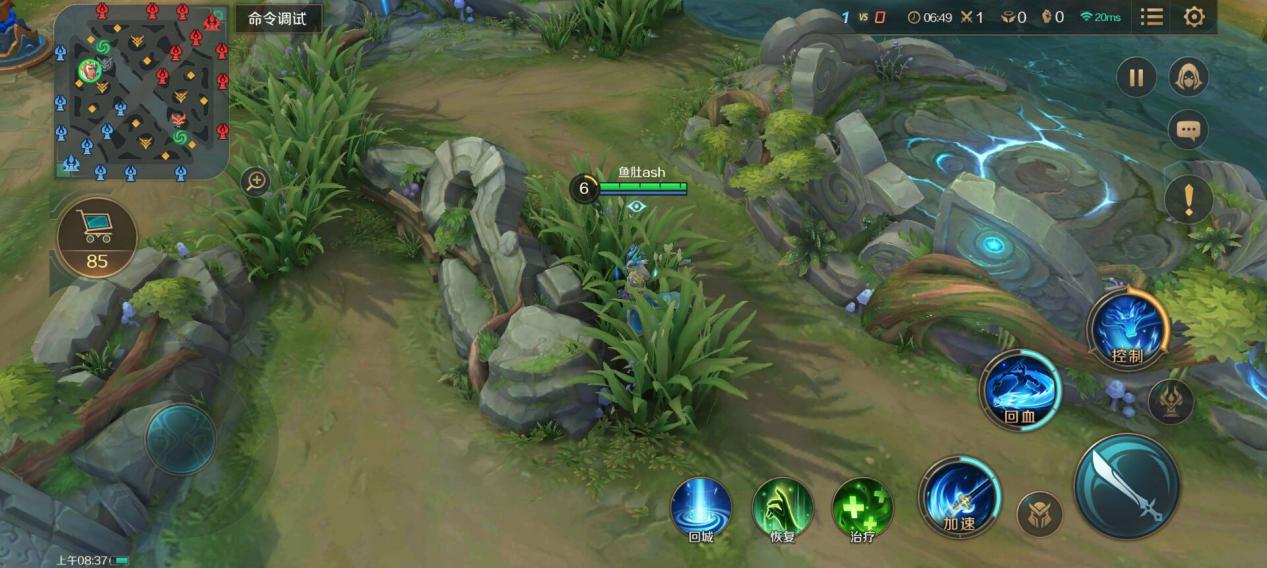Open the shop cart button

coord(97,236)
